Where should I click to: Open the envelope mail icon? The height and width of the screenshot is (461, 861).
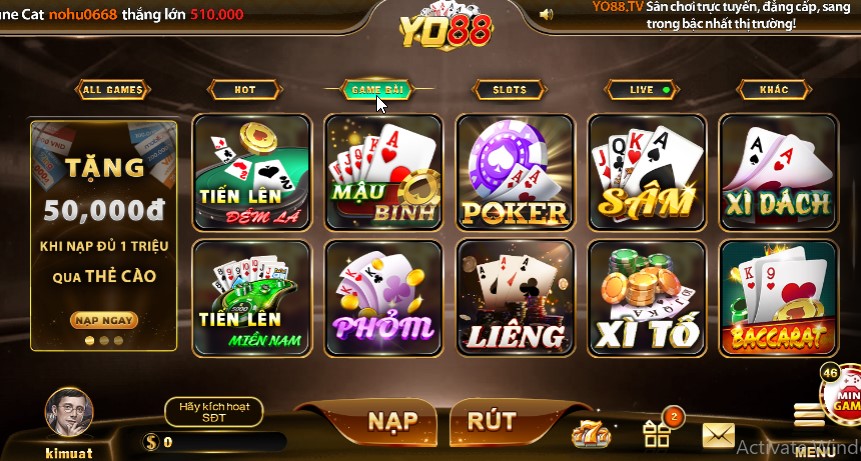(x=718, y=435)
